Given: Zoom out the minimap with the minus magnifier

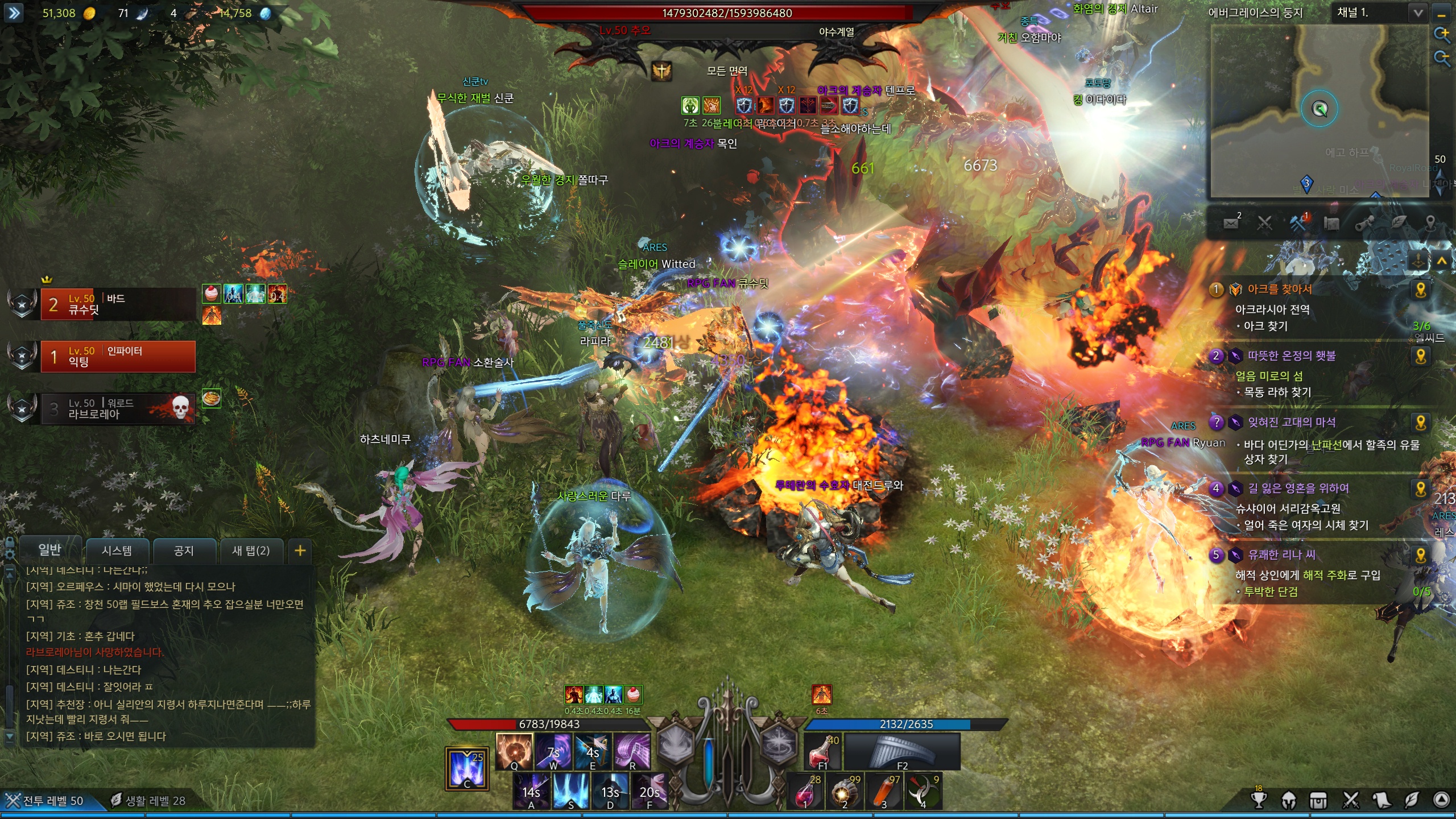Looking at the screenshot, I should click(1442, 57).
